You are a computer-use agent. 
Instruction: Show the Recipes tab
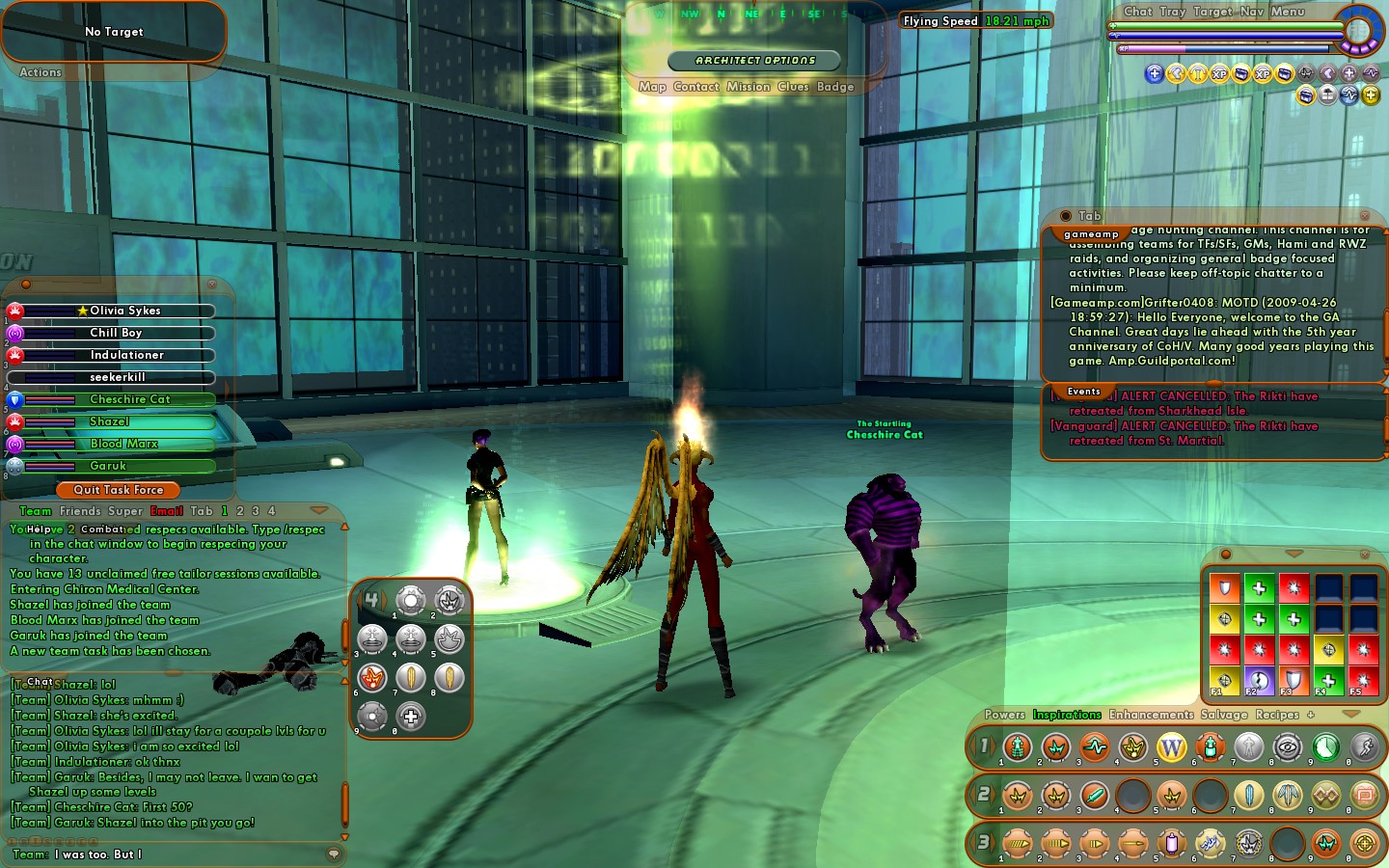click(1277, 715)
